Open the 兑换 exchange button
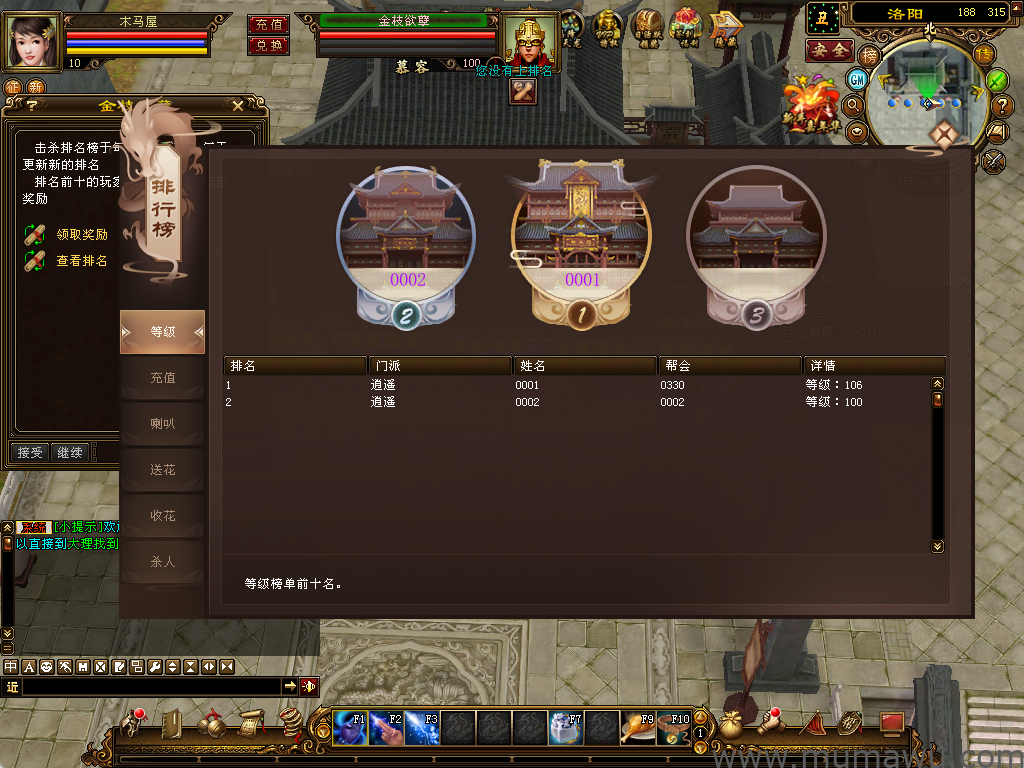Image resolution: width=1024 pixels, height=768 pixels. (268, 45)
